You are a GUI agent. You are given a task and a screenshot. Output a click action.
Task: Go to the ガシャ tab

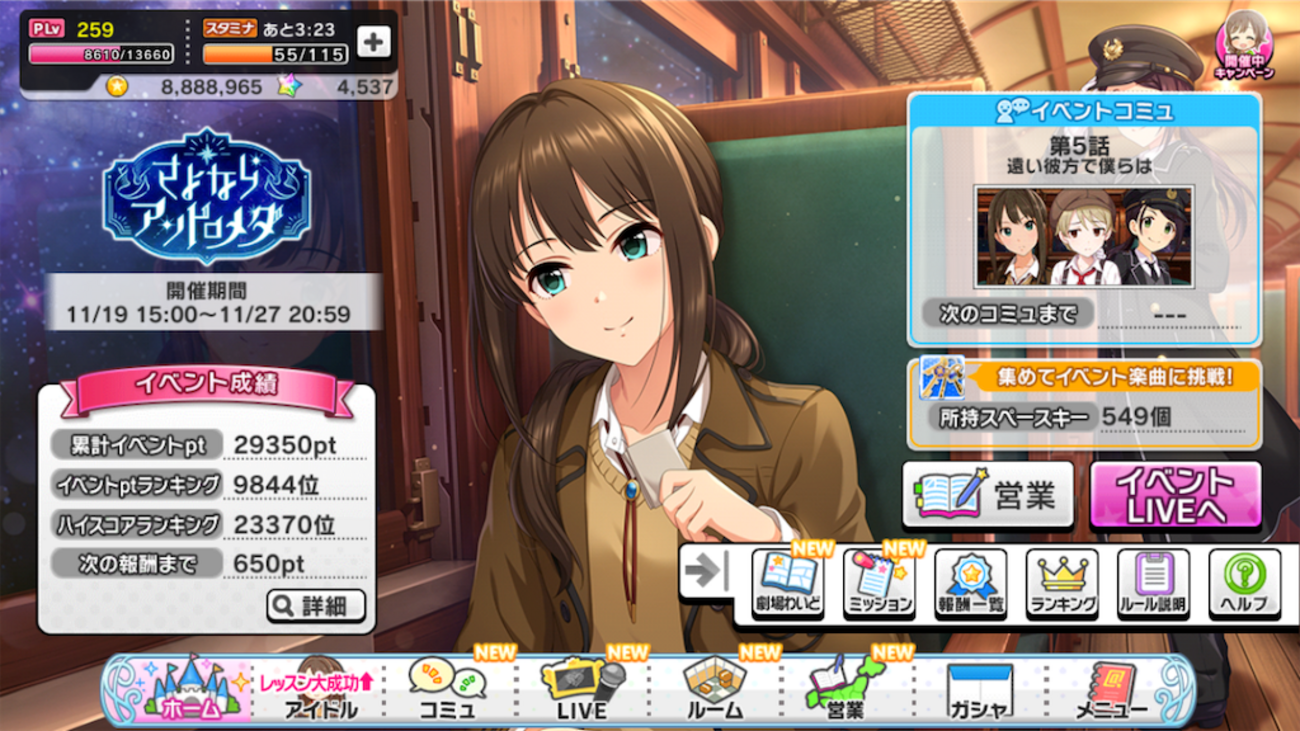click(x=979, y=691)
